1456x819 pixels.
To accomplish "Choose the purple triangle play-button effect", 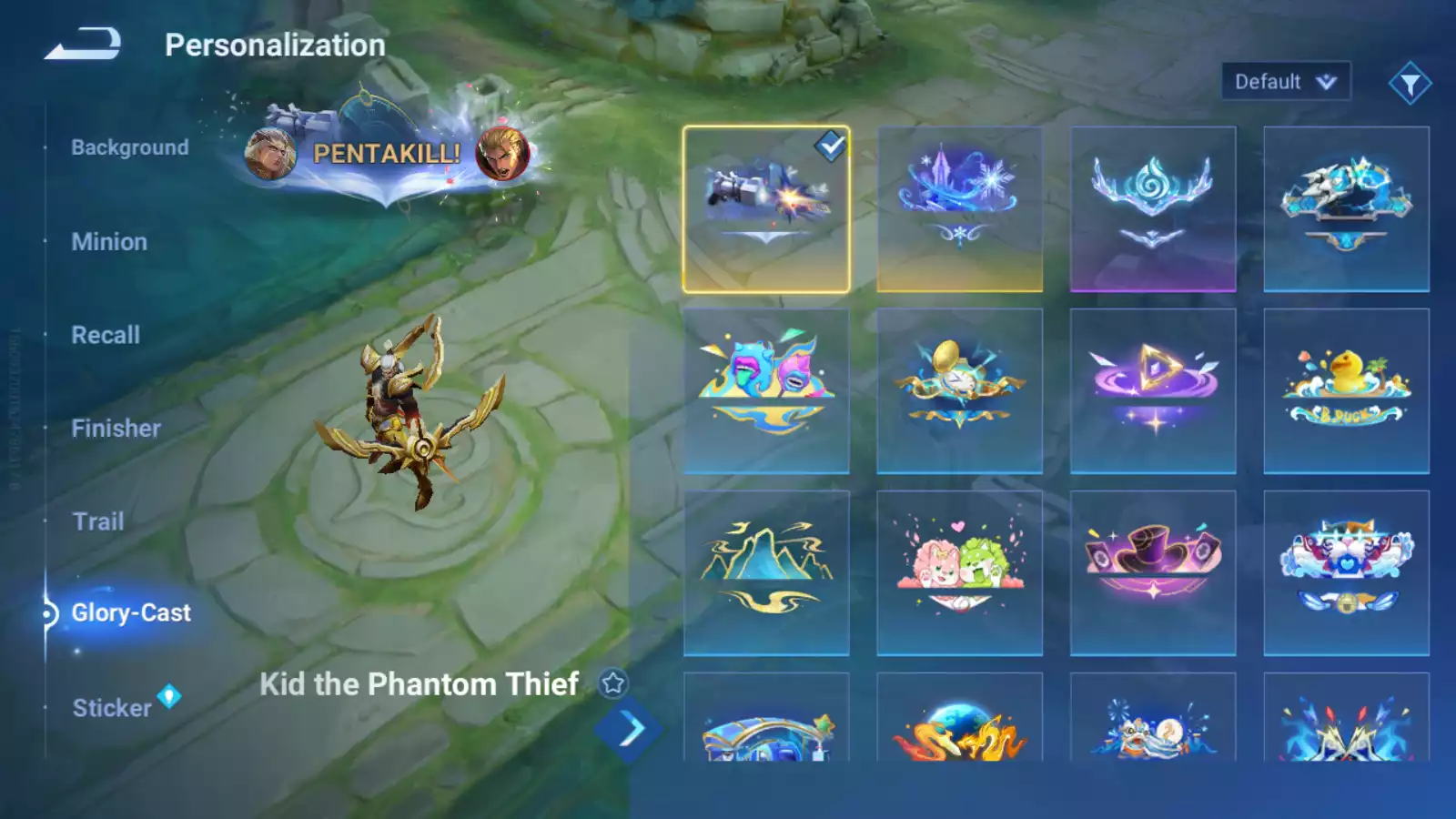I will click(x=1153, y=391).
